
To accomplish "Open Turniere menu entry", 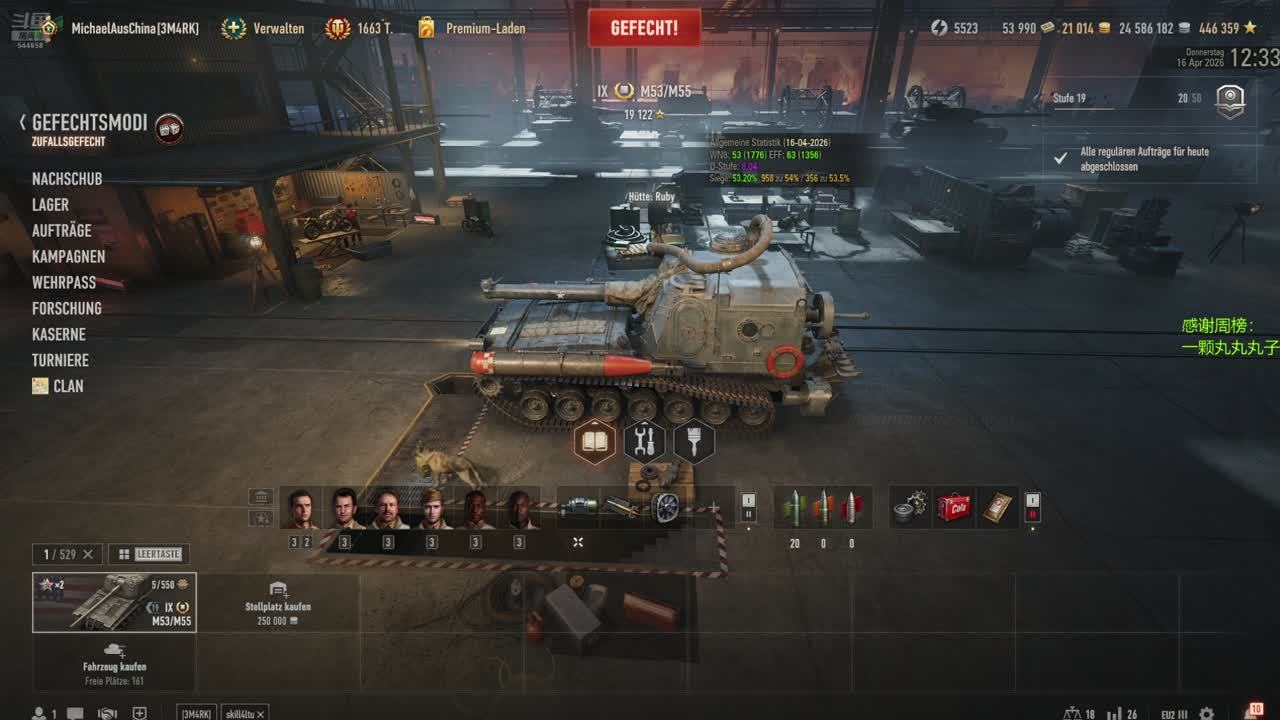I will coord(60,361).
